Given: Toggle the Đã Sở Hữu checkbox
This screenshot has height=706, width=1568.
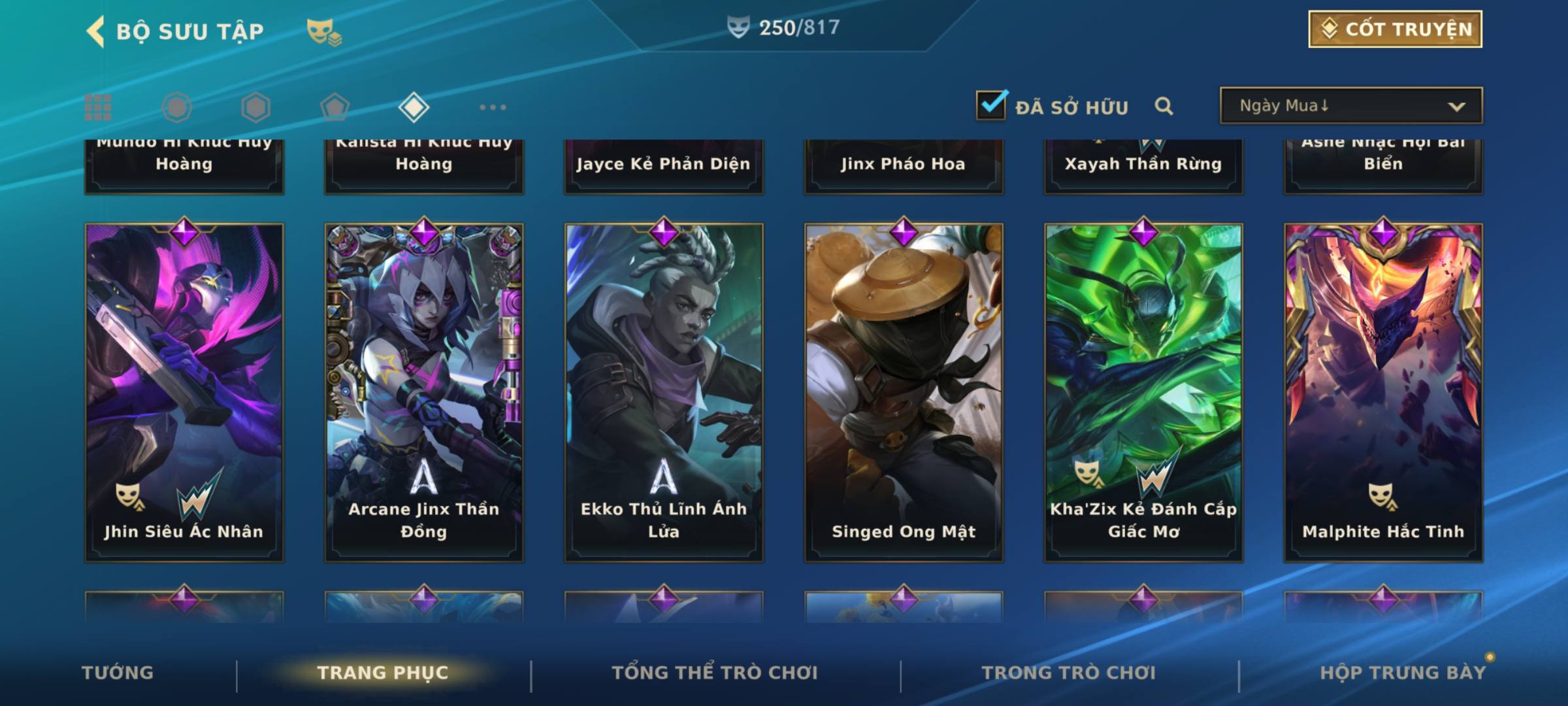Looking at the screenshot, I should click(x=991, y=105).
